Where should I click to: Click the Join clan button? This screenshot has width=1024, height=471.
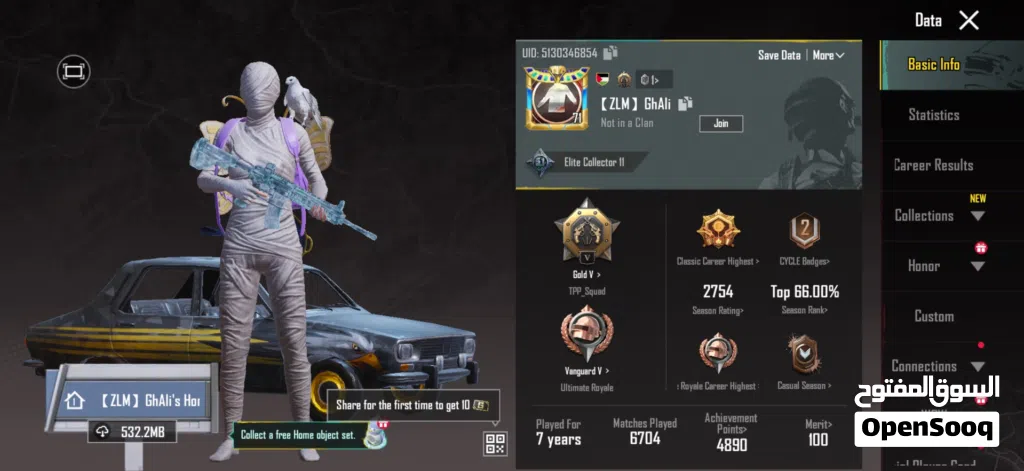pyautogui.click(x=720, y=123)
